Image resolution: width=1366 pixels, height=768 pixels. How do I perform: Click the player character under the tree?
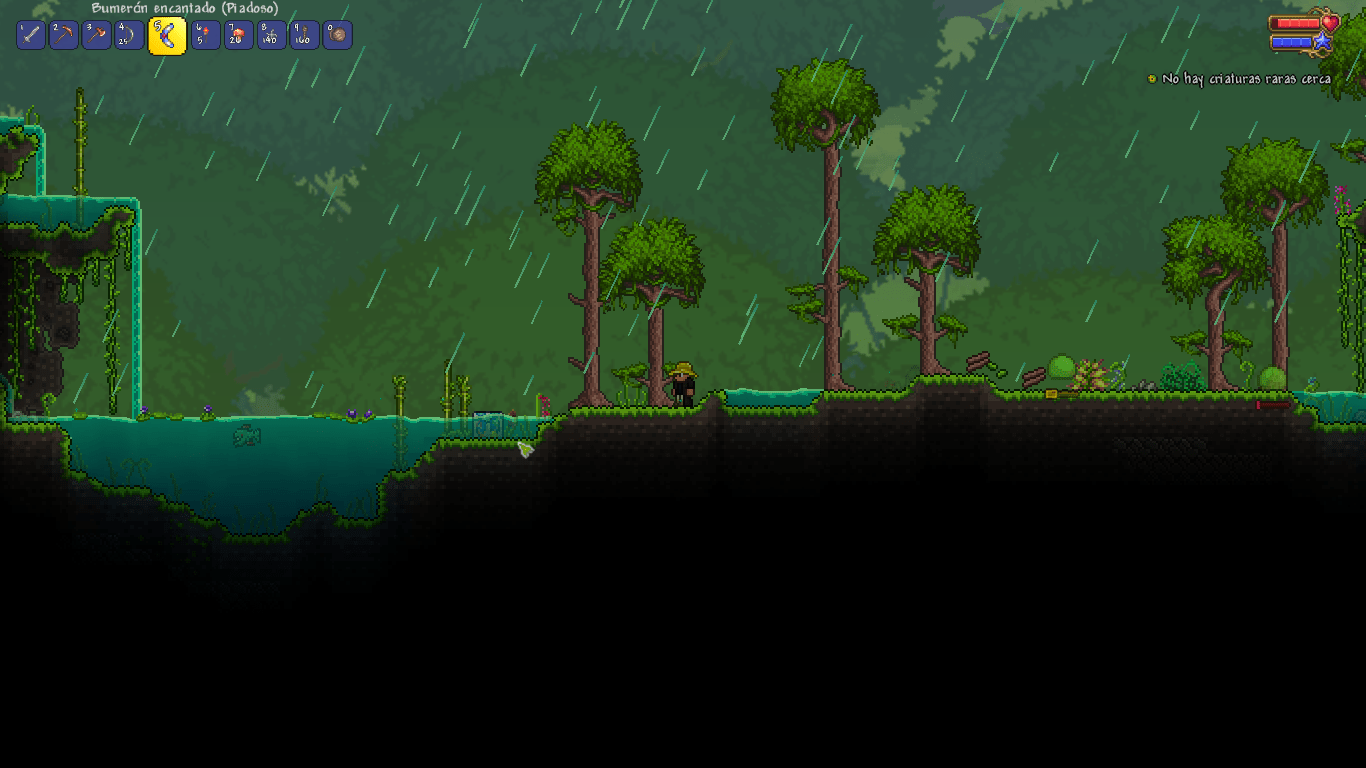point(685,385)
